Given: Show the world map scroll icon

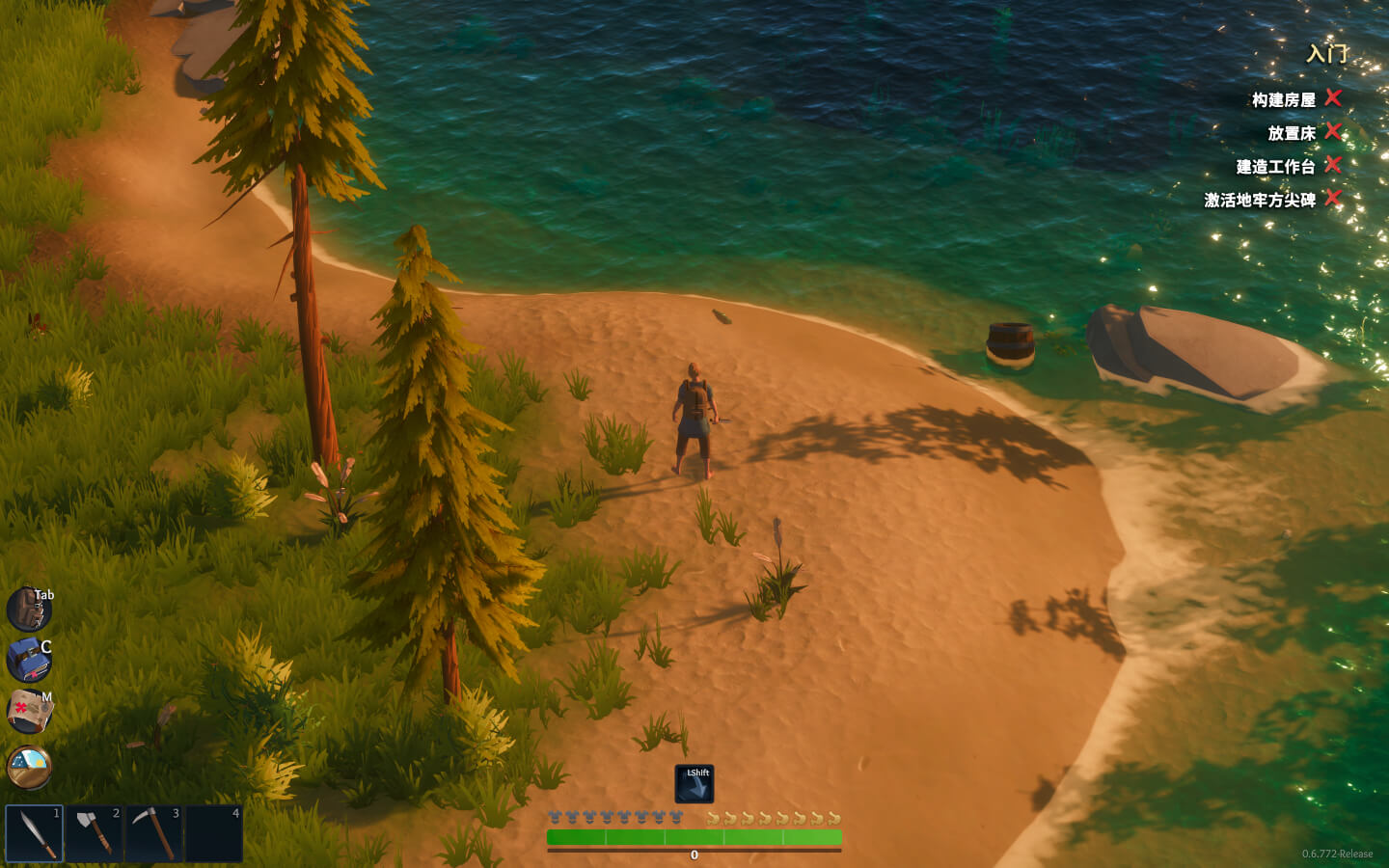Looking at the screenshot, I should (x=29, y=712).
